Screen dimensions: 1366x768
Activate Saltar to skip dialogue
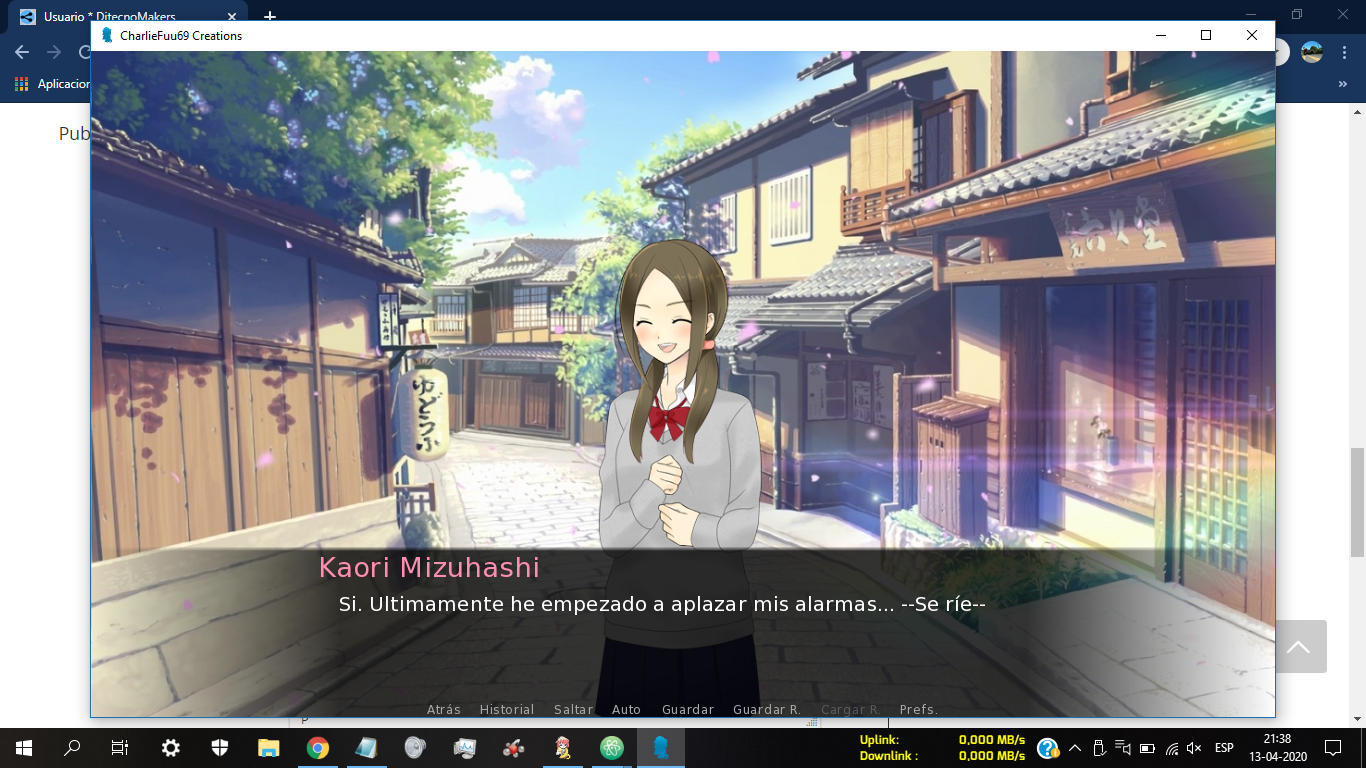574,710
